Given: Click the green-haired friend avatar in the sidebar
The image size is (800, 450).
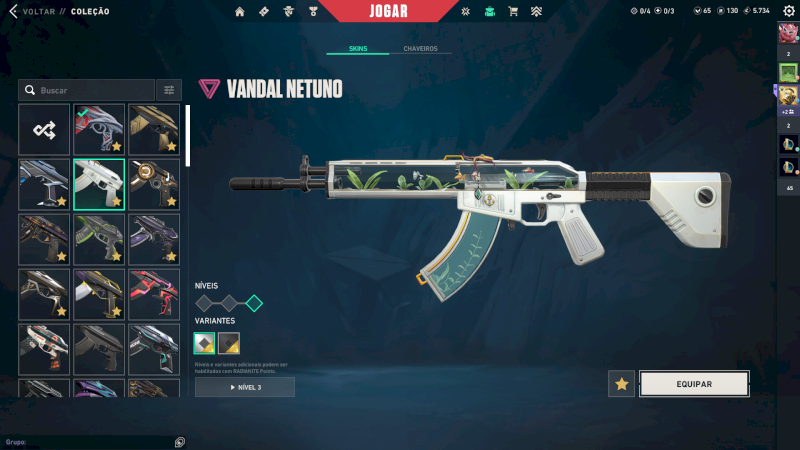Looking at the screenshot, I should pos(788,72).
